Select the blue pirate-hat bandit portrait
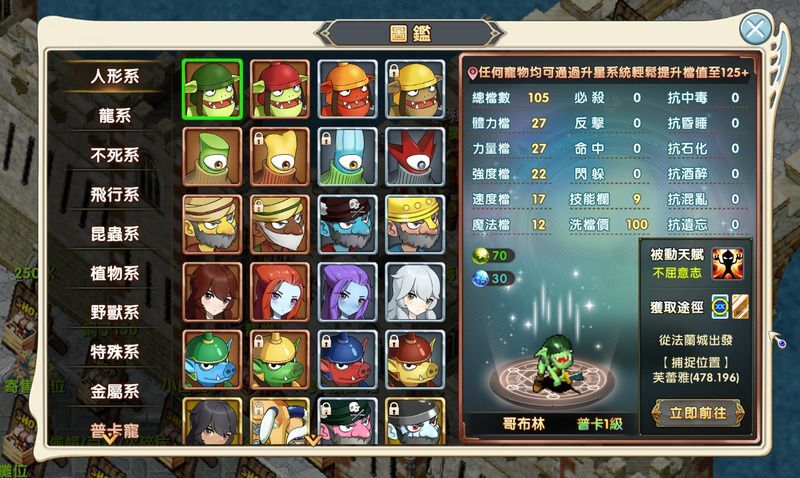800x478 pixels. point(347,223)
